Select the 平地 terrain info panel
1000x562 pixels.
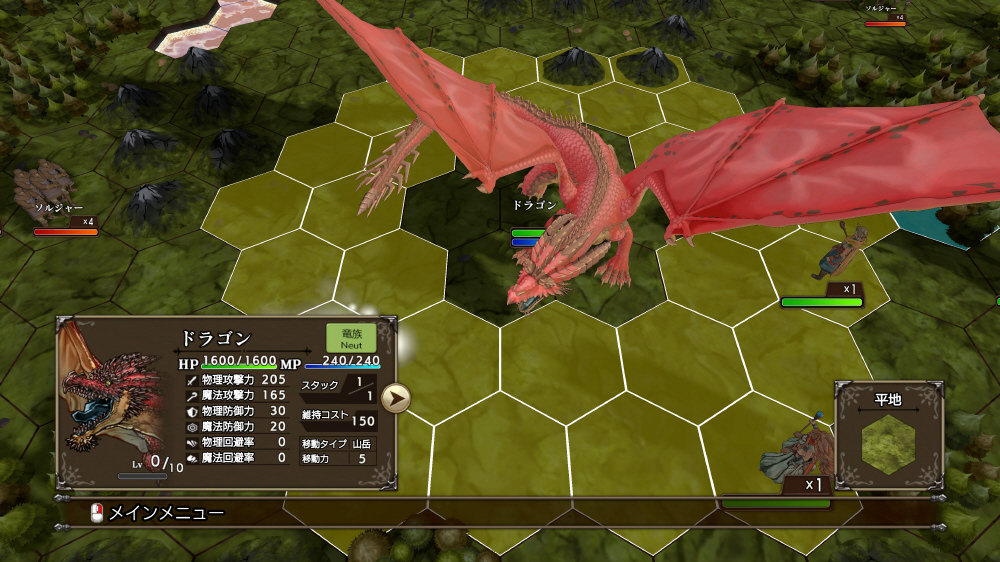[x=888, y=435]
